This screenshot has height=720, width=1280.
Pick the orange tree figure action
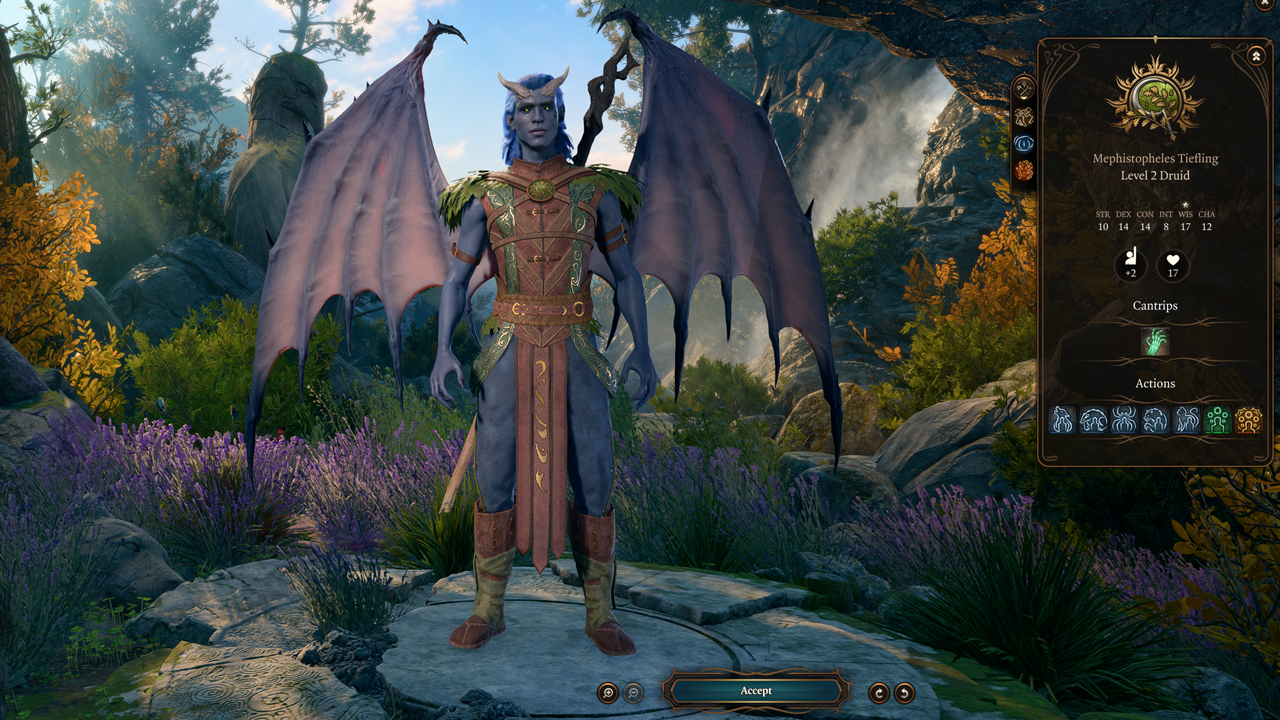click(x=1248, y=420)
